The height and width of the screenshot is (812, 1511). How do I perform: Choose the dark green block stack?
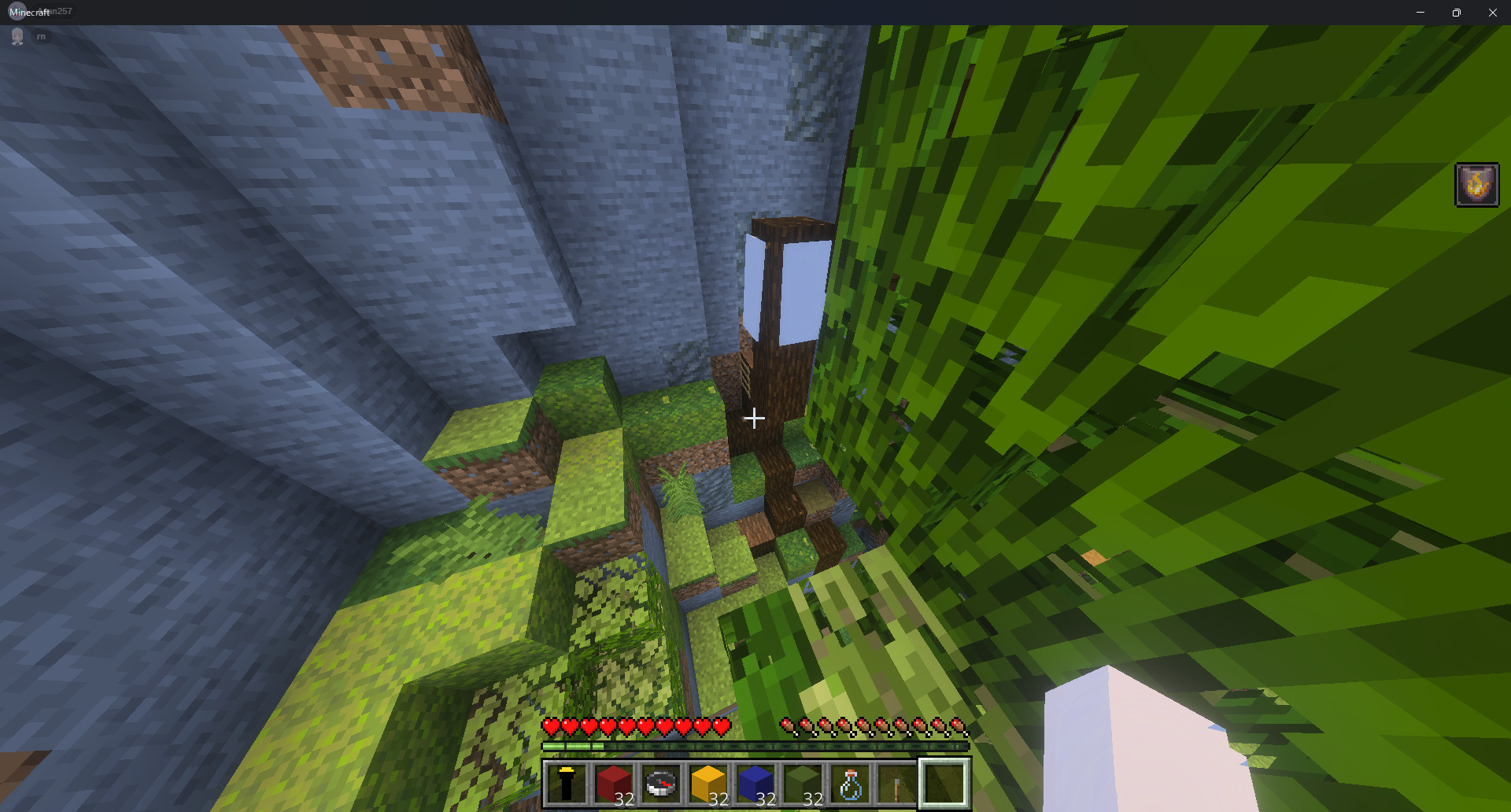tap(803, 784)
